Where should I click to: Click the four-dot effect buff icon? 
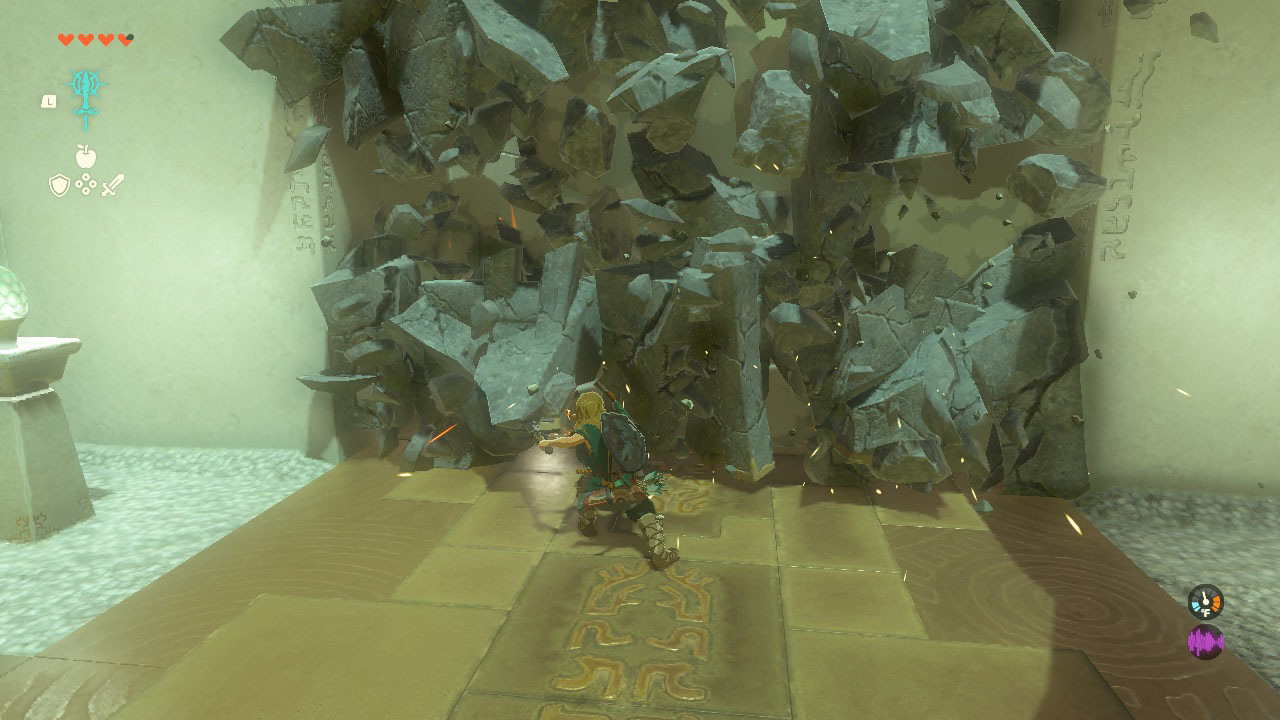[86, 183]
